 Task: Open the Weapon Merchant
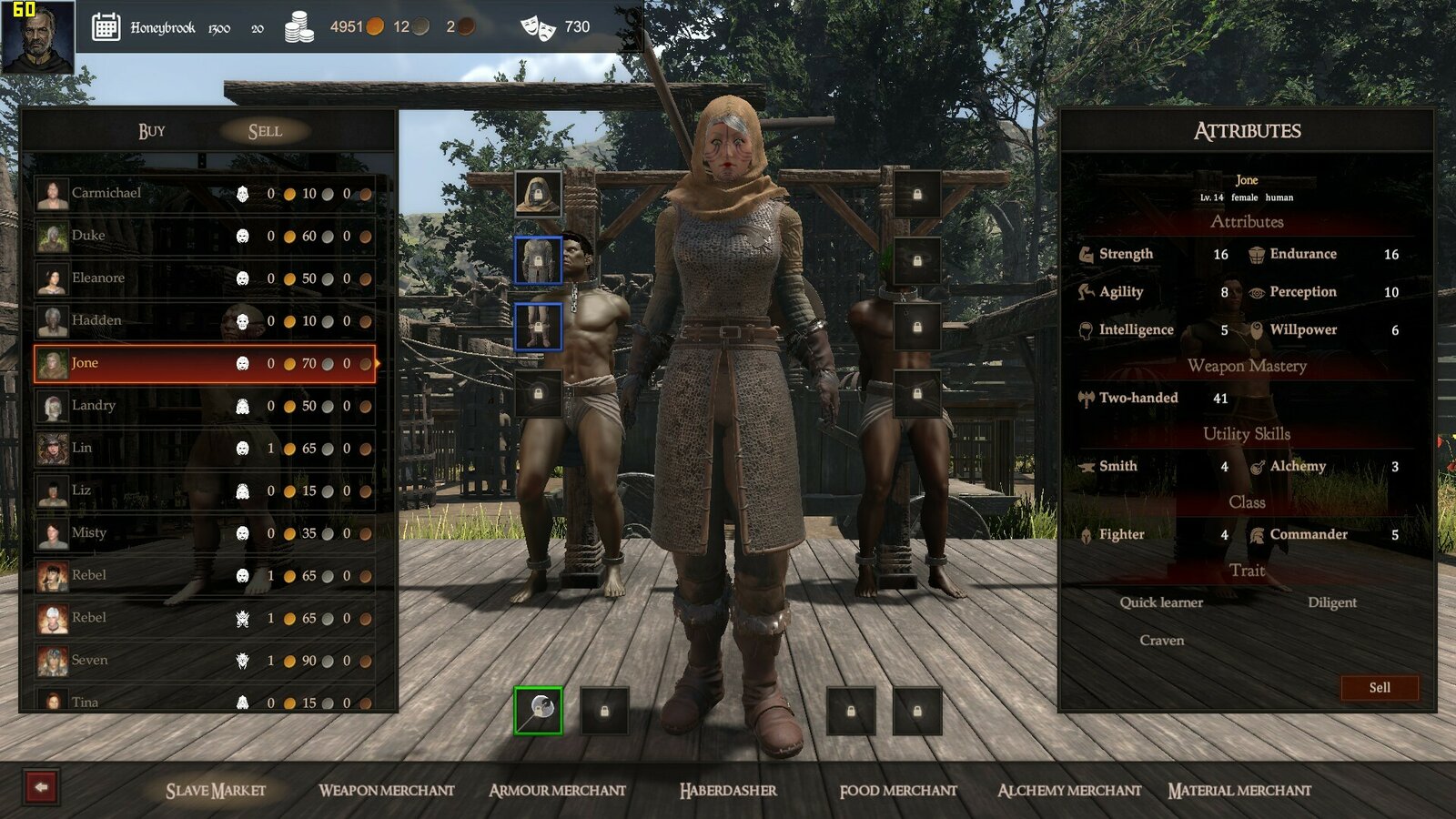click(387, 790)
